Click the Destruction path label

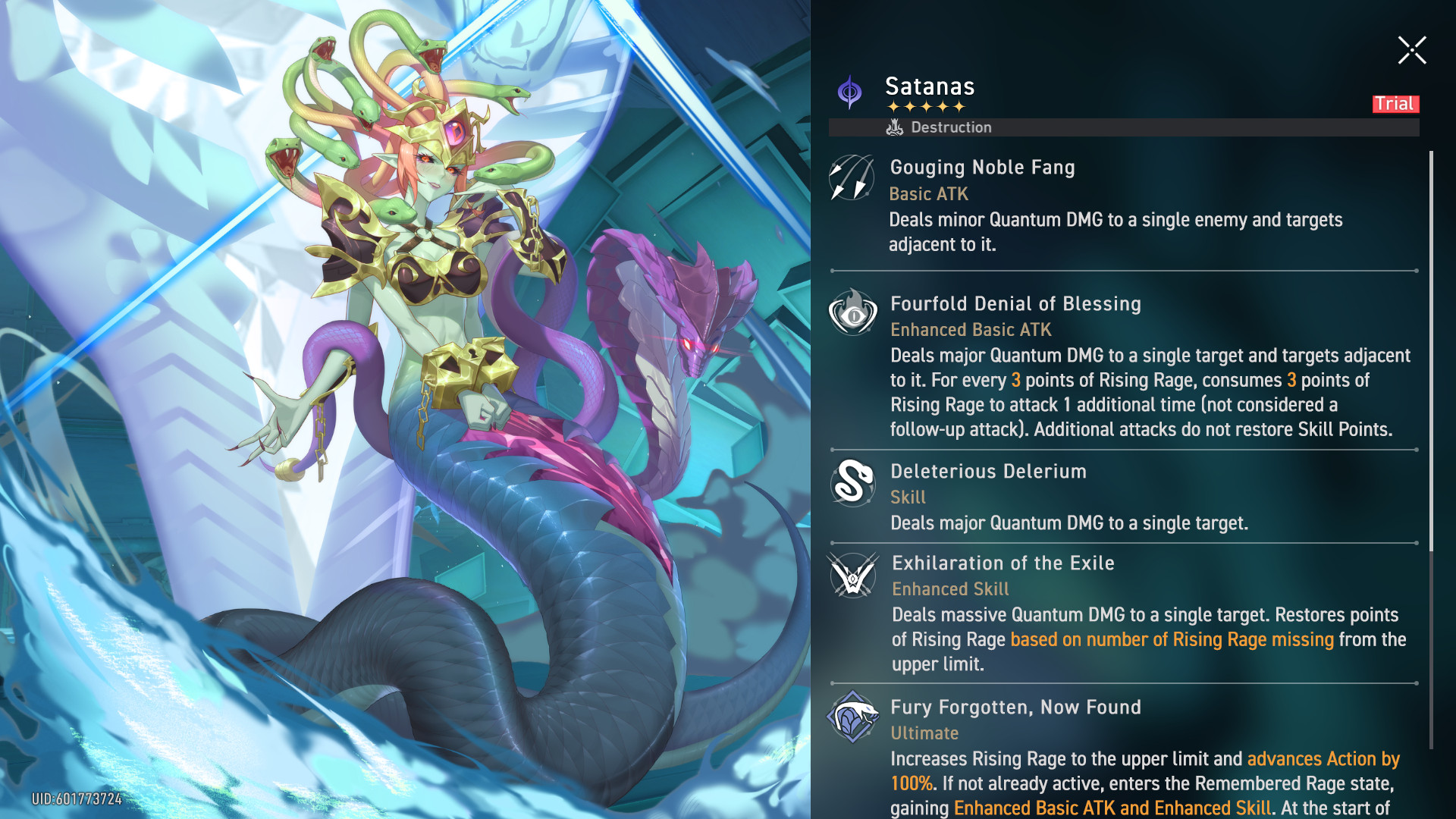point(940,127)
